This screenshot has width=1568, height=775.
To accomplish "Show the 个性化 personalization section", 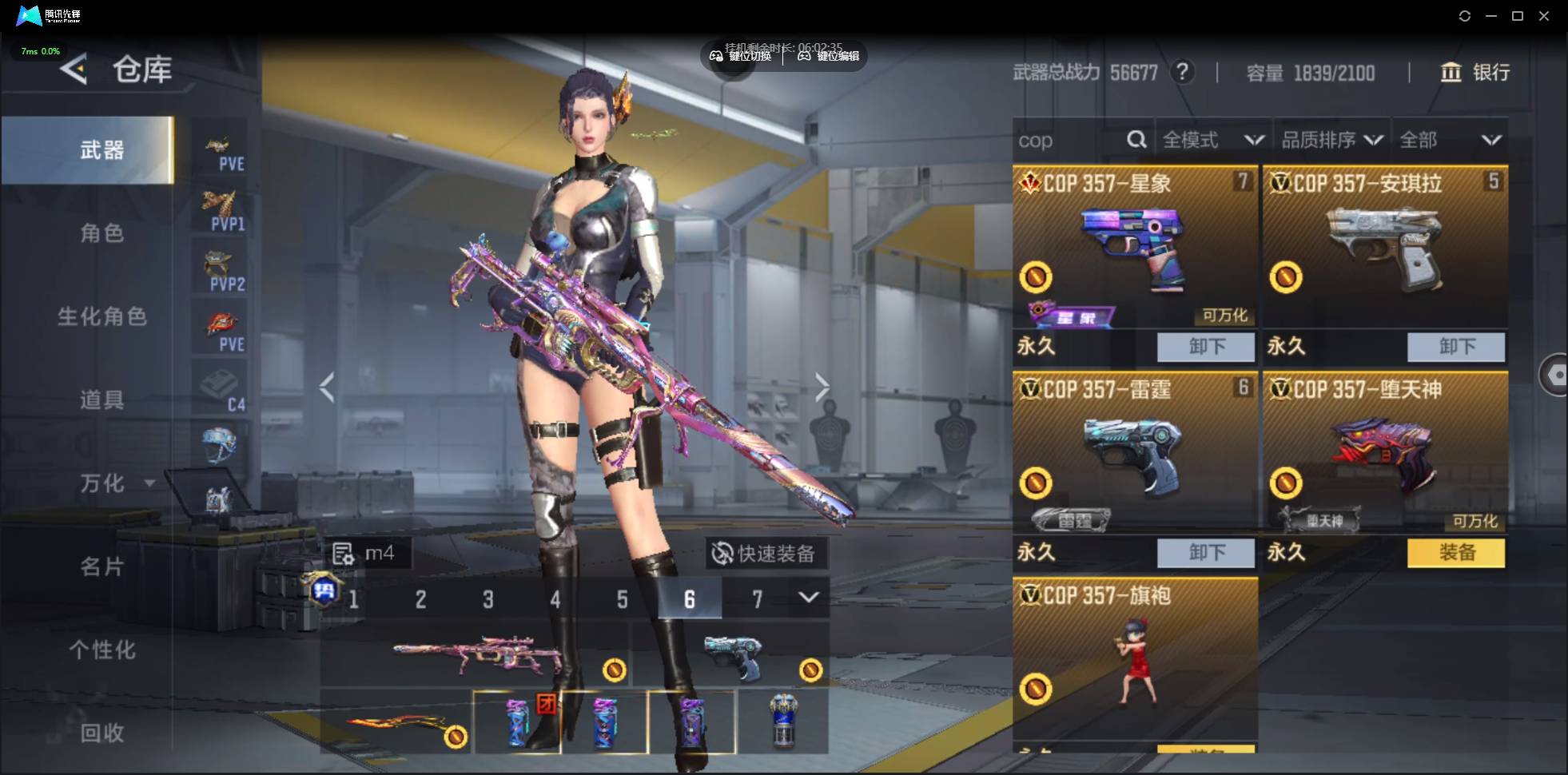I will click(x=101, y=650).
